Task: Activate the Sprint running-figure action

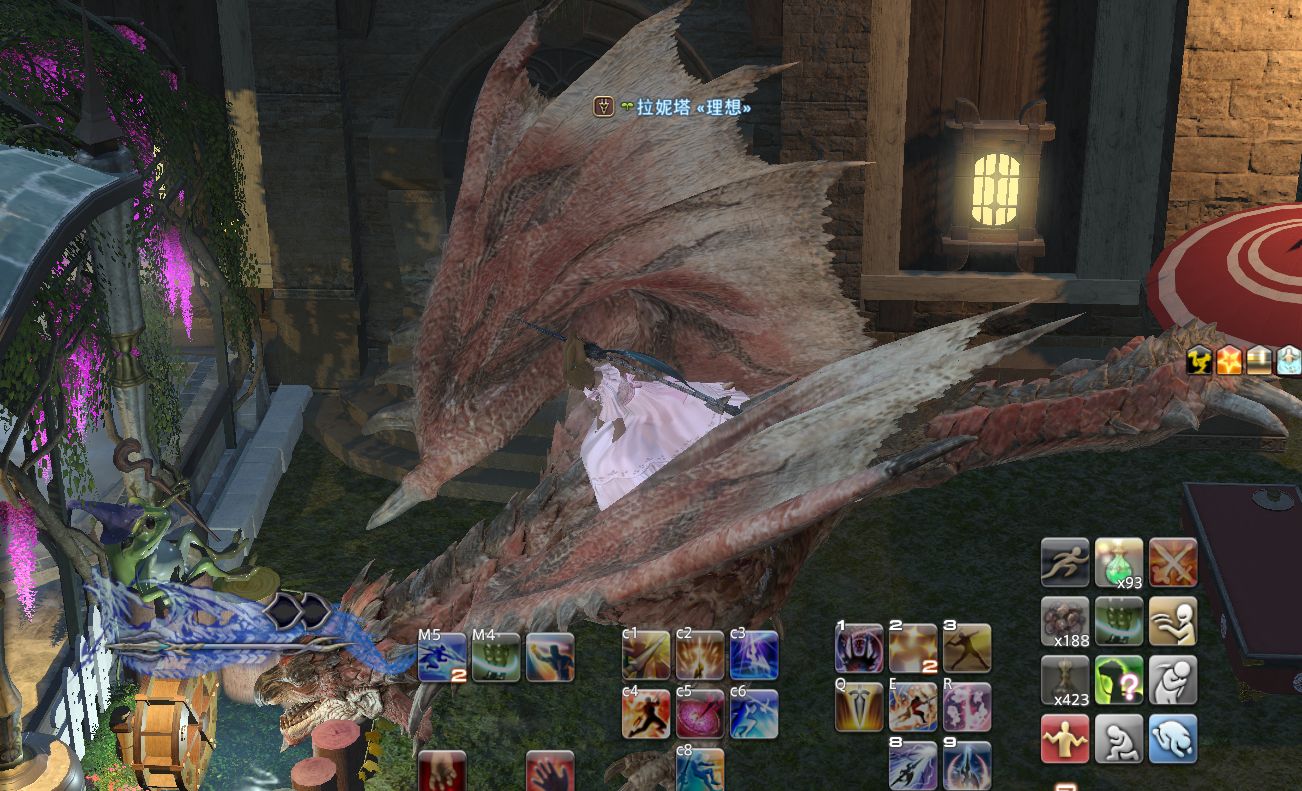Action: [x=1065, y=562]
